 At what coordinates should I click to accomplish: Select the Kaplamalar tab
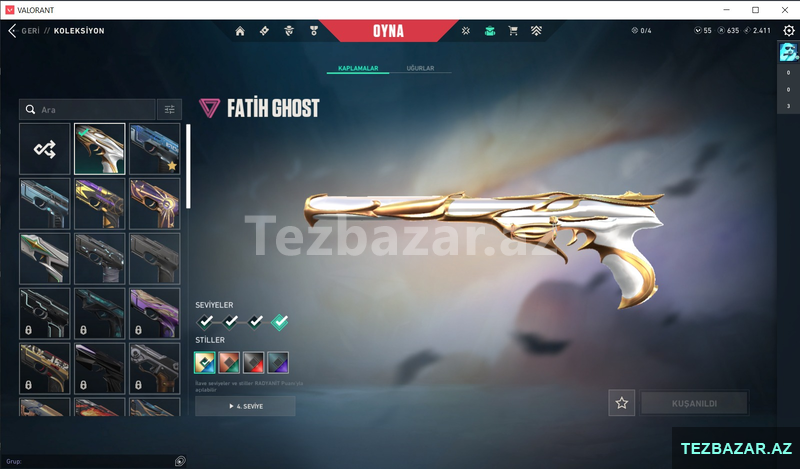coord(357,69)
